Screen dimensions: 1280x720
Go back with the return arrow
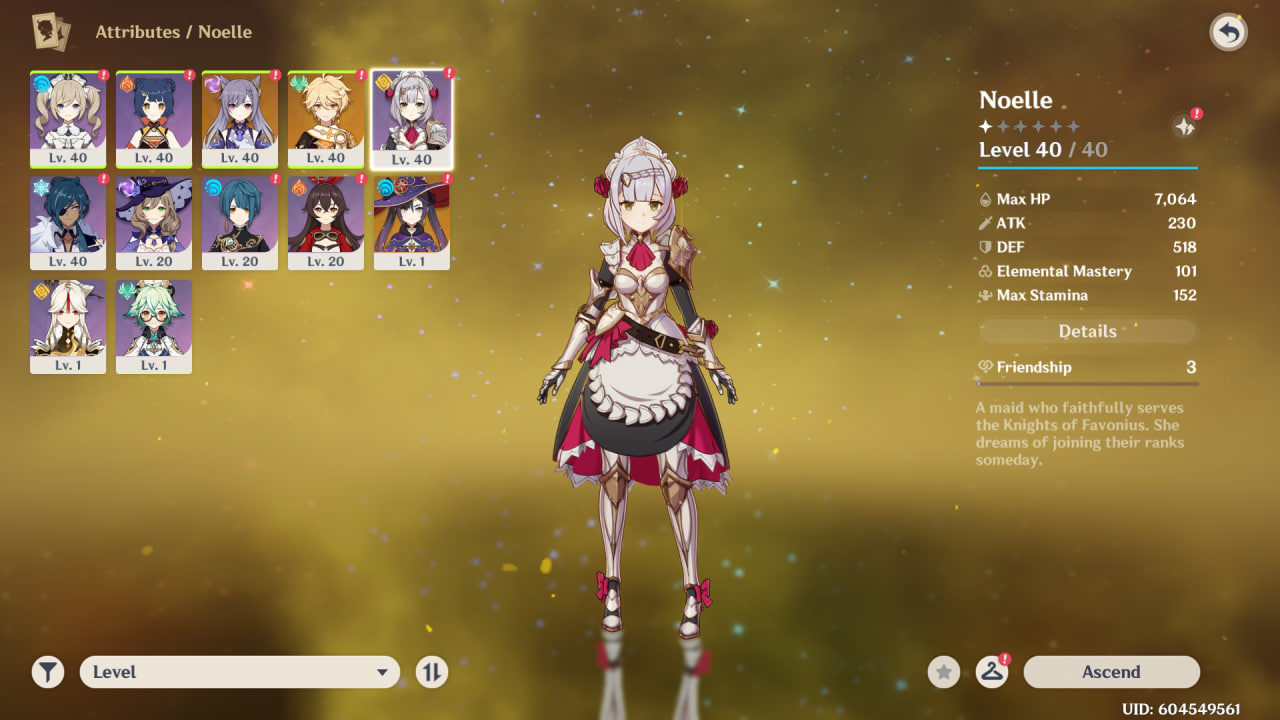[x=1229, y=33]
